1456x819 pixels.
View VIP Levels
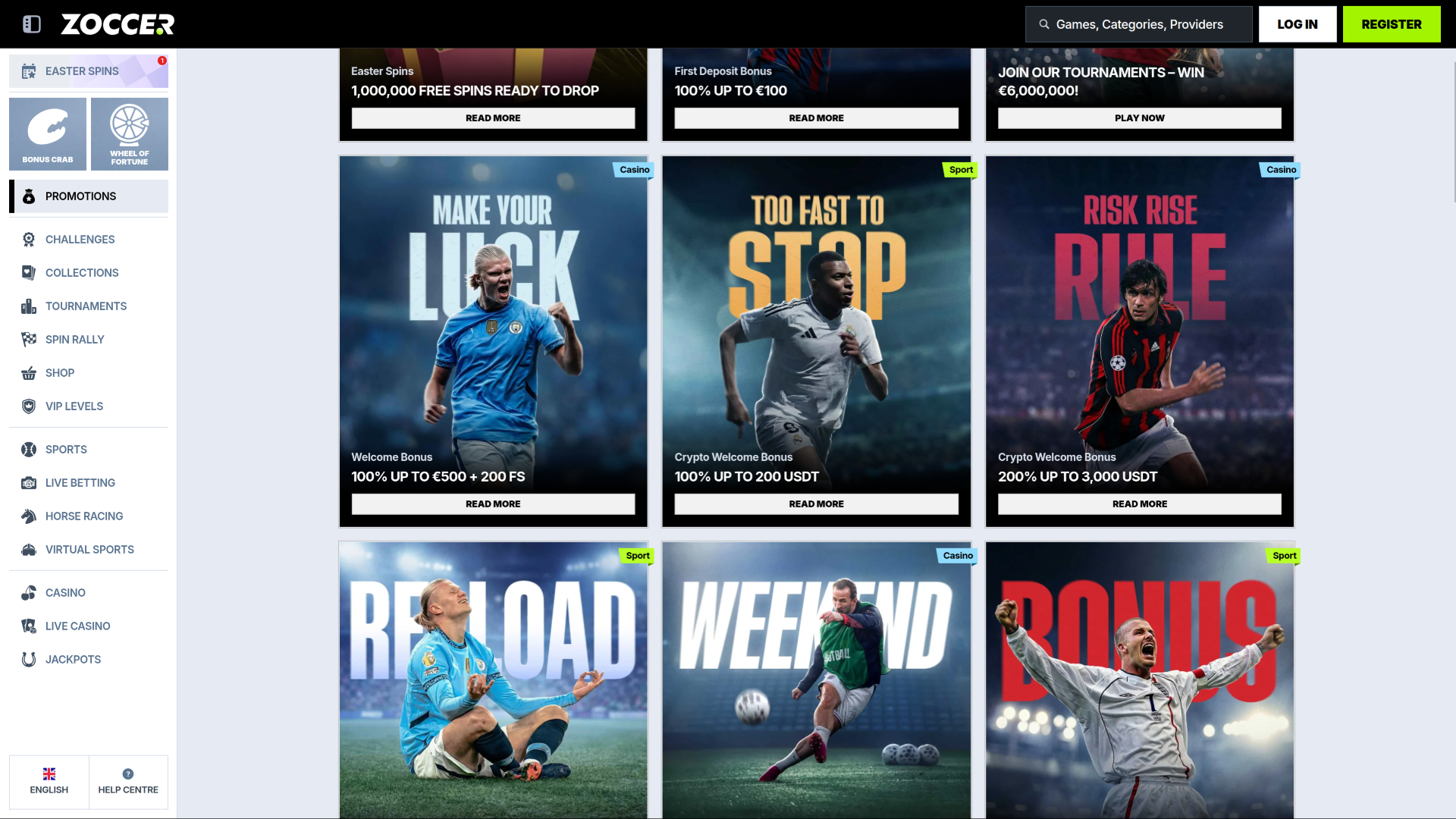click(x=74, y=406)
